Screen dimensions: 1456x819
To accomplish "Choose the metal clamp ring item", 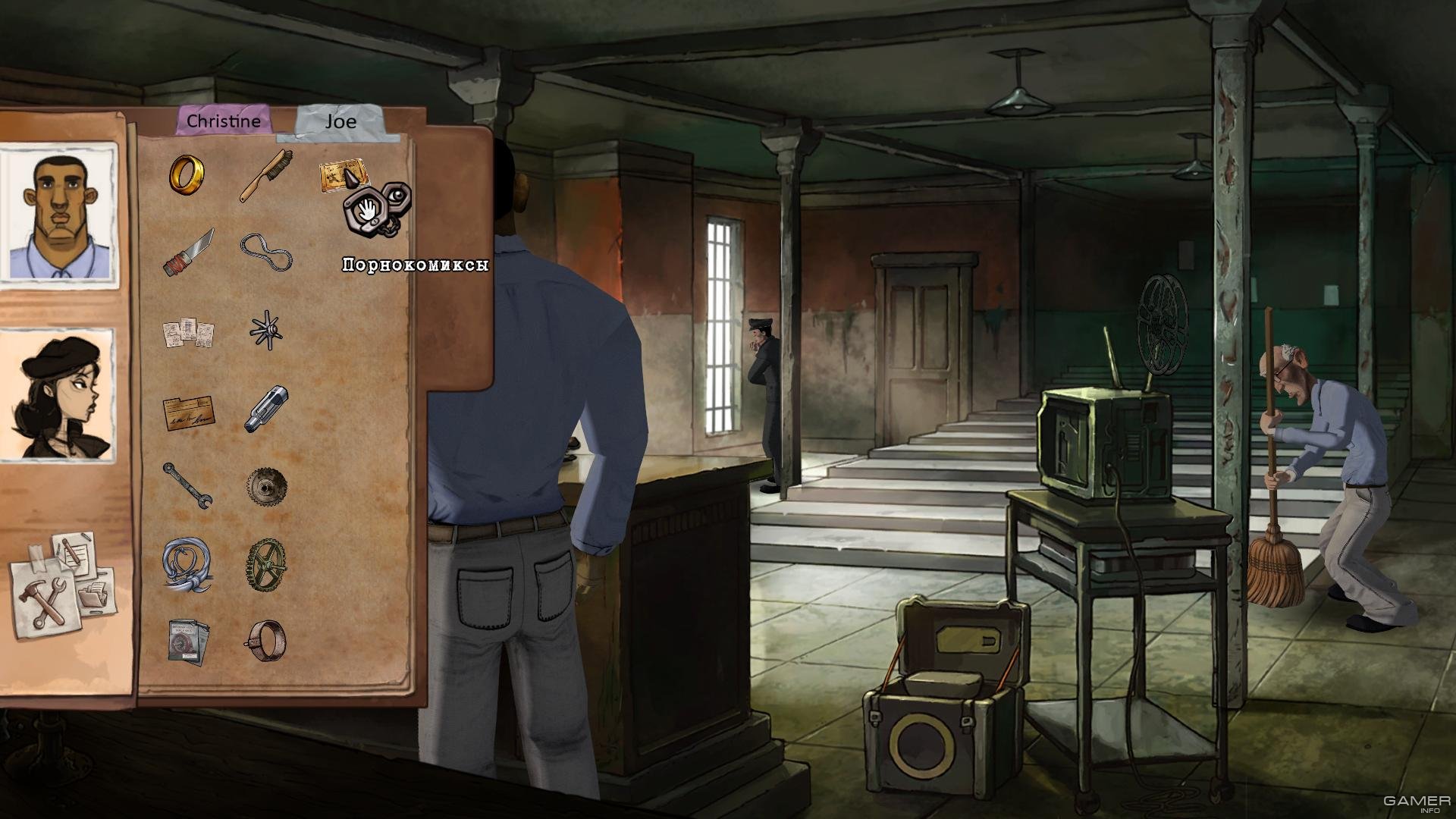I will point(266,641).
